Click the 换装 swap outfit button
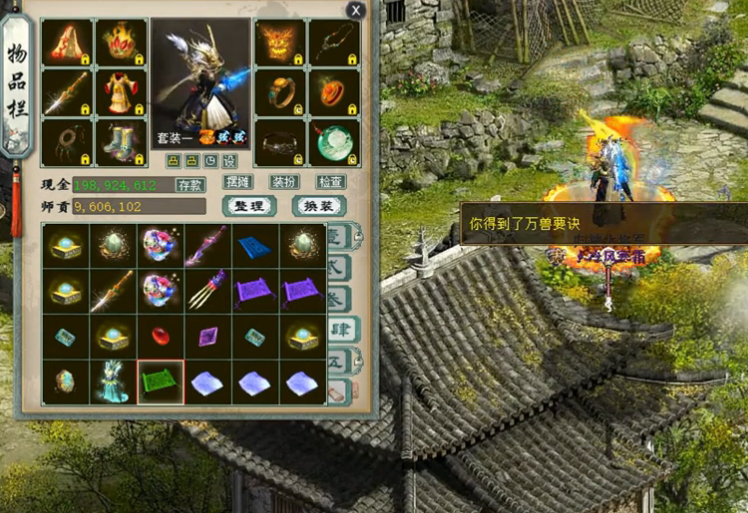This screenshot has height=513, width=748. (318, 205)
